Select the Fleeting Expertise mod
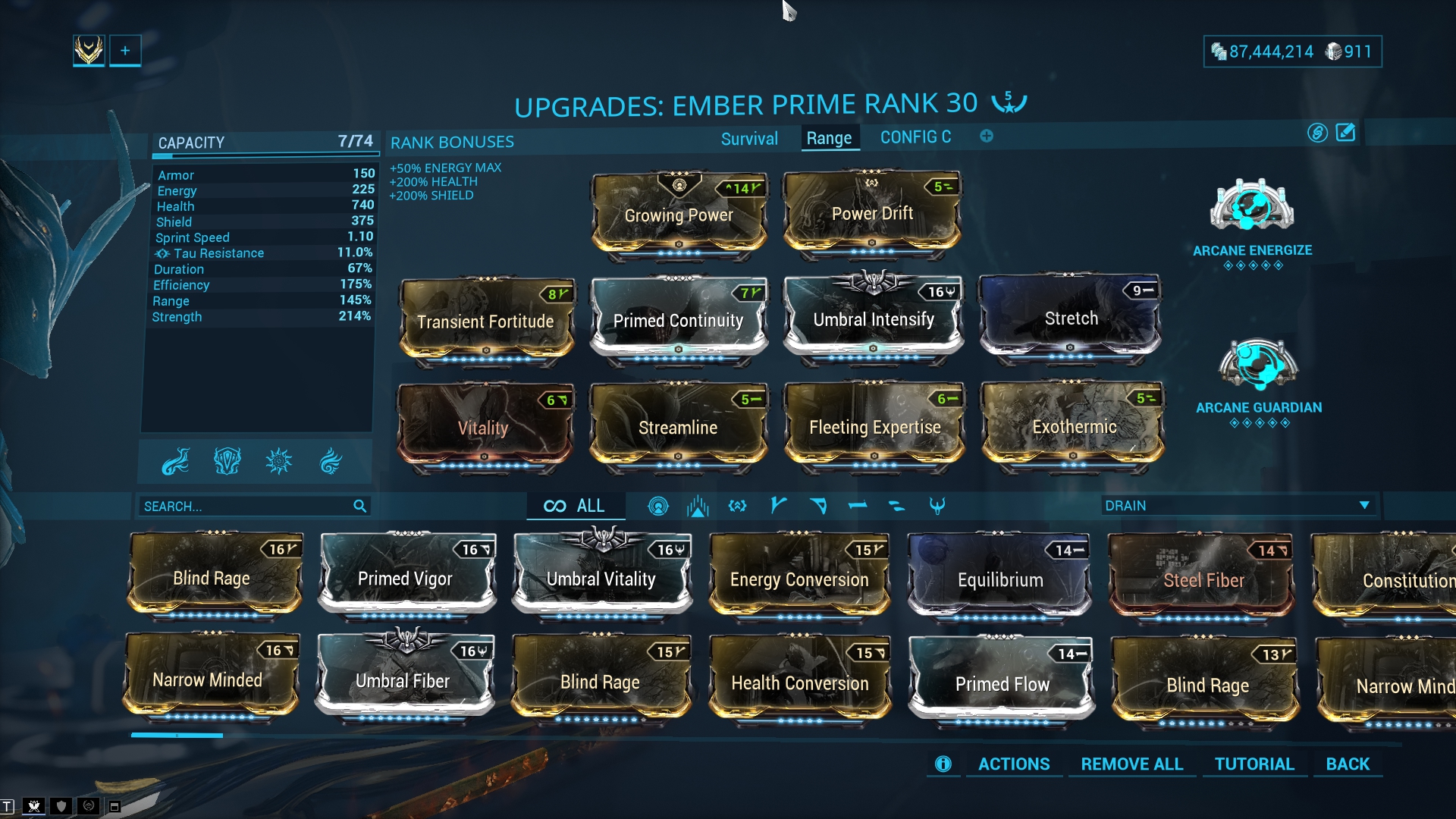The image size is (1456, 819). tap(874, 428)
